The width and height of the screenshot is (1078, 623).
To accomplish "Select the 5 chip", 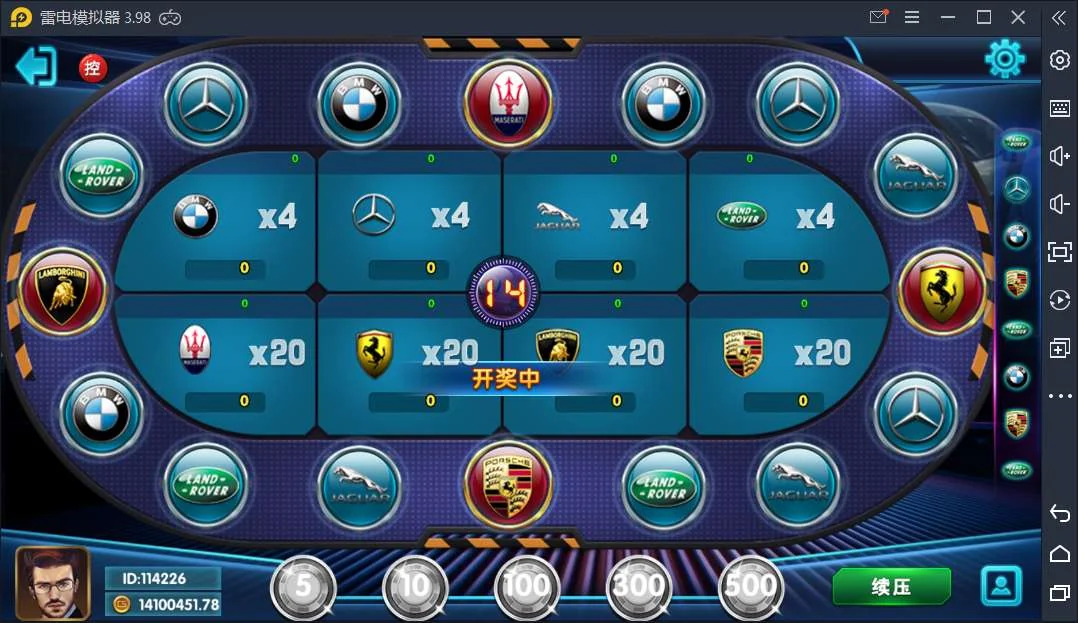I will point(303,587).
